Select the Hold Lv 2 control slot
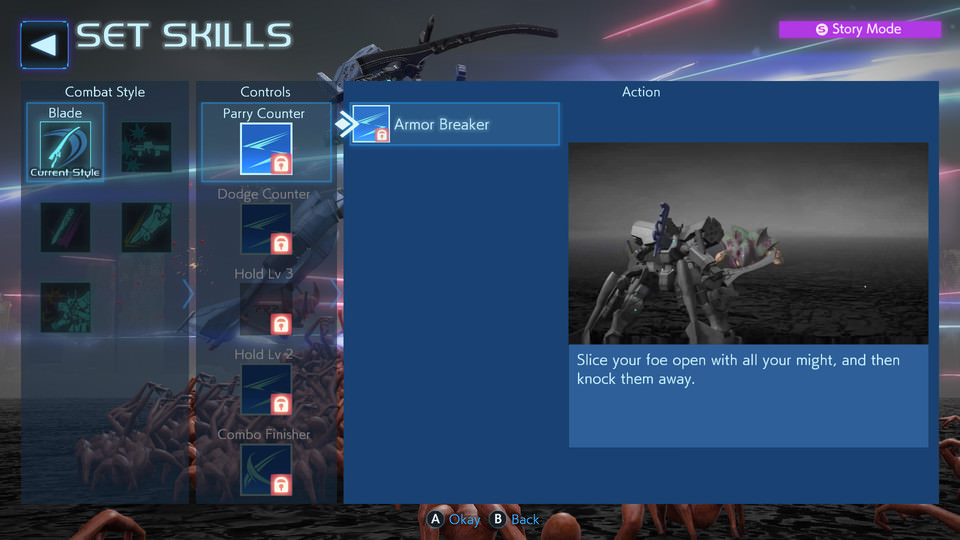This screenshot has width=960, height=540. click(x=265, y=388)
